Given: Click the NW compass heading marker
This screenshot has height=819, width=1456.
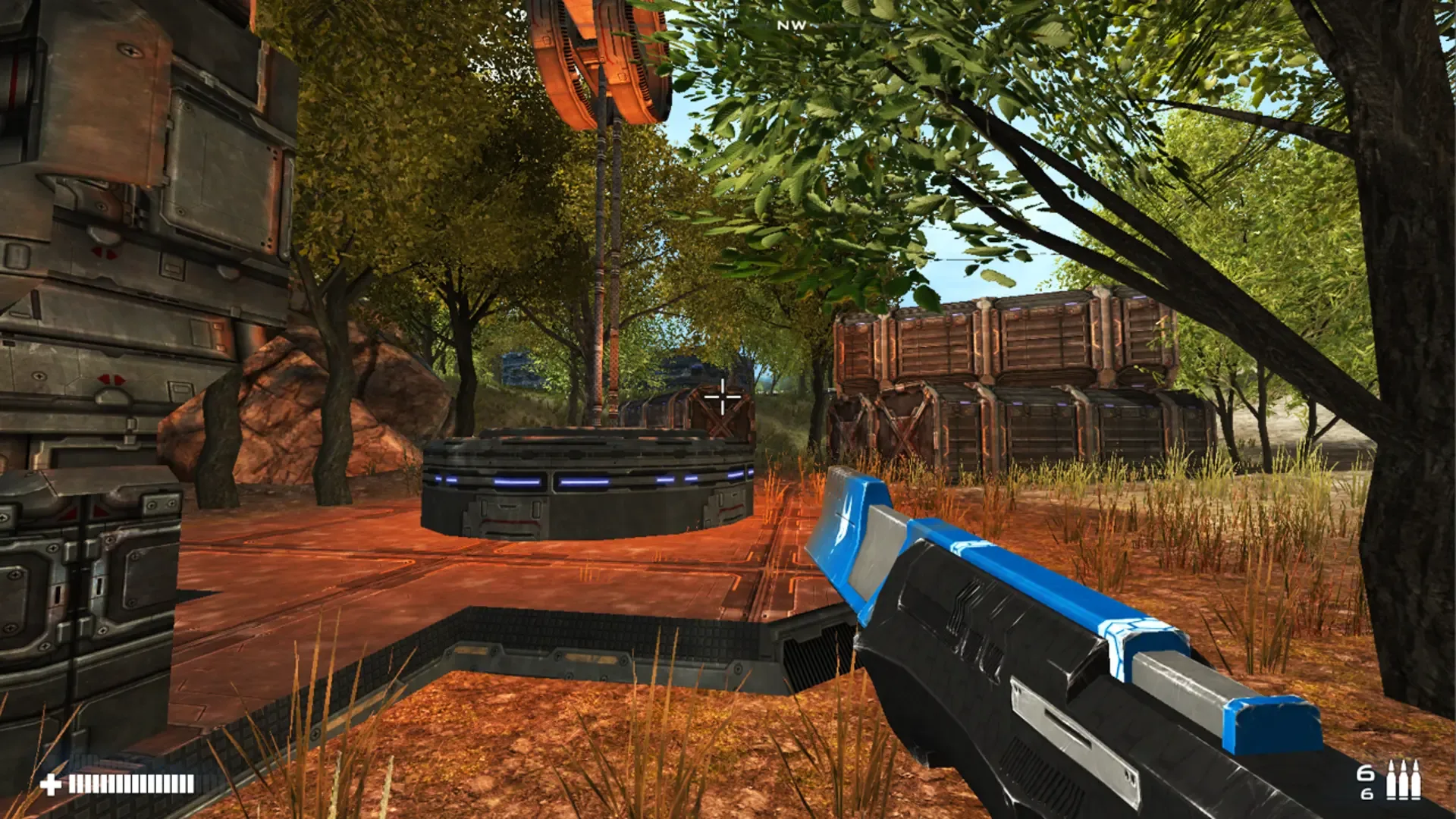Looking at the screenshot, I should click(791, 24).
